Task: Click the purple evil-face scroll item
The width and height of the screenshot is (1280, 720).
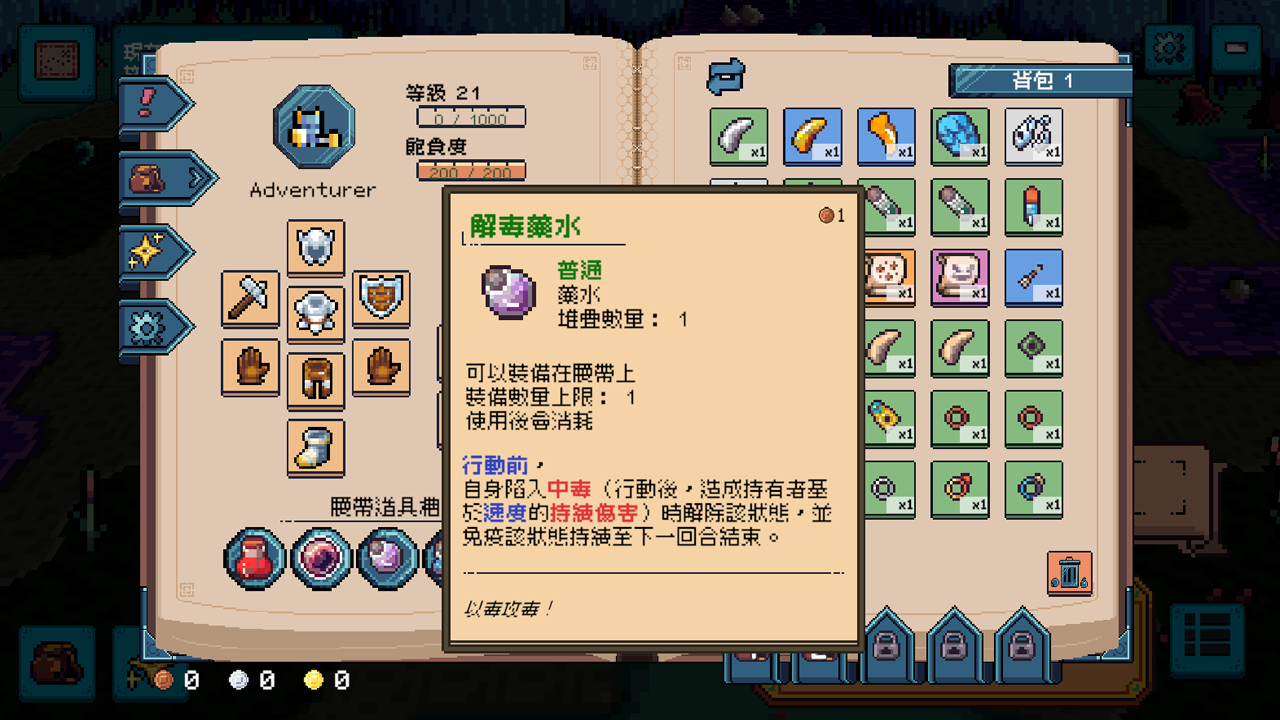Action: (960, 277)
